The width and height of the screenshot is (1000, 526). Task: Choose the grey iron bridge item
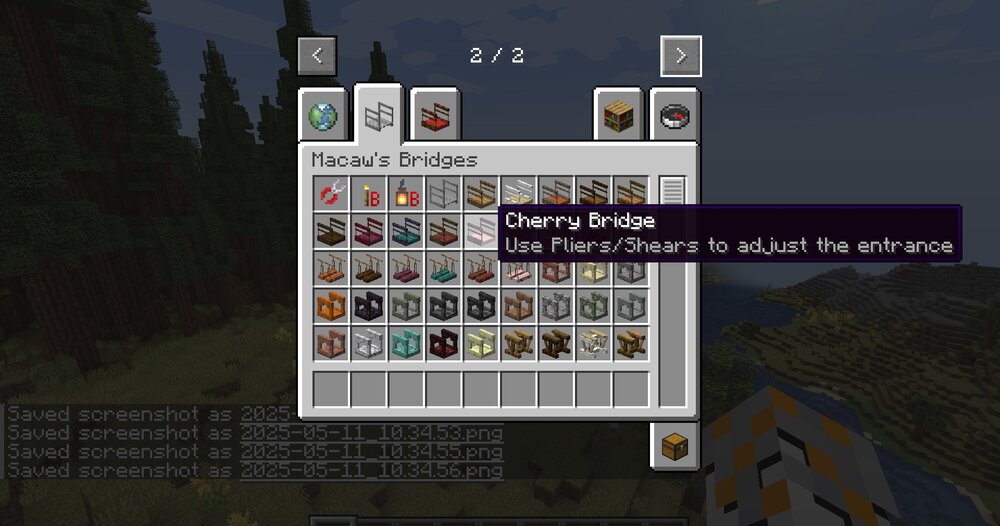444,194
